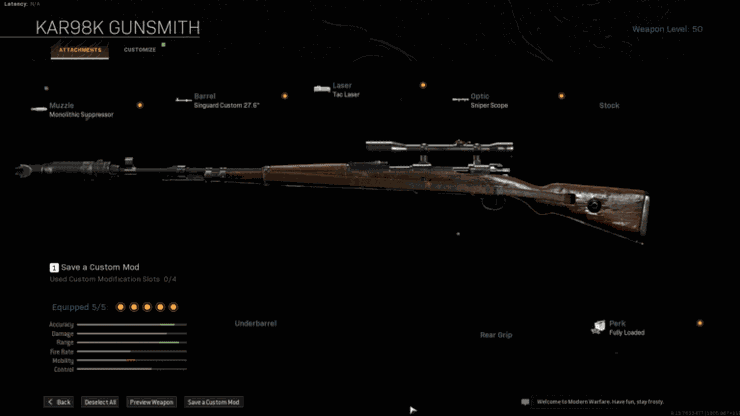Open the Customize tab
Viewport: 740px width, 416px height.
[140, 49]
